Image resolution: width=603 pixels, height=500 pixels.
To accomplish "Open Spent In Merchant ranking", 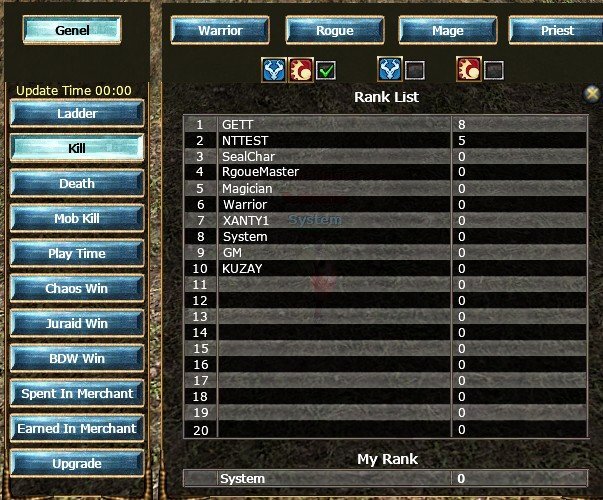I will (x=77, y=394).
